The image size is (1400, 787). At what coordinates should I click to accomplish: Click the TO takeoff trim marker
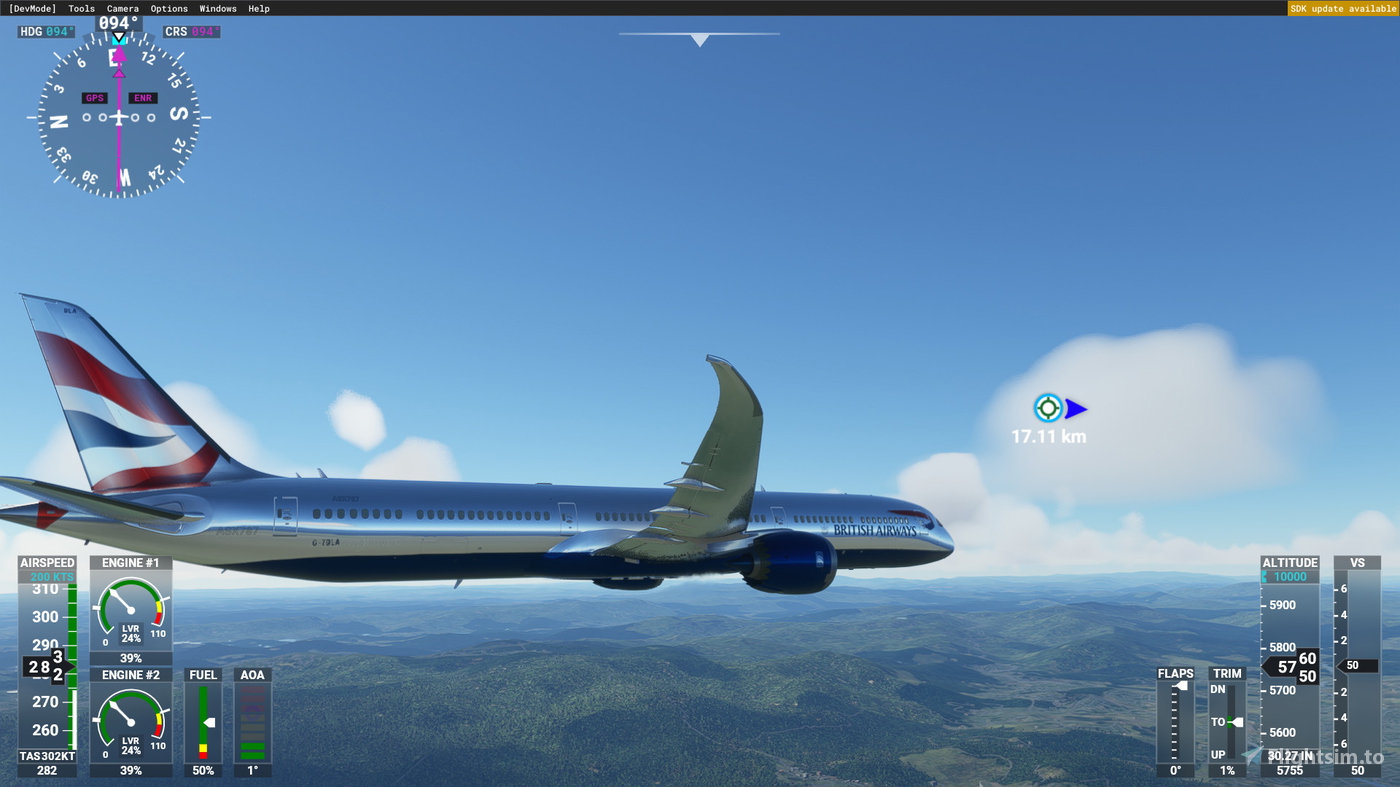(1230, 721)
